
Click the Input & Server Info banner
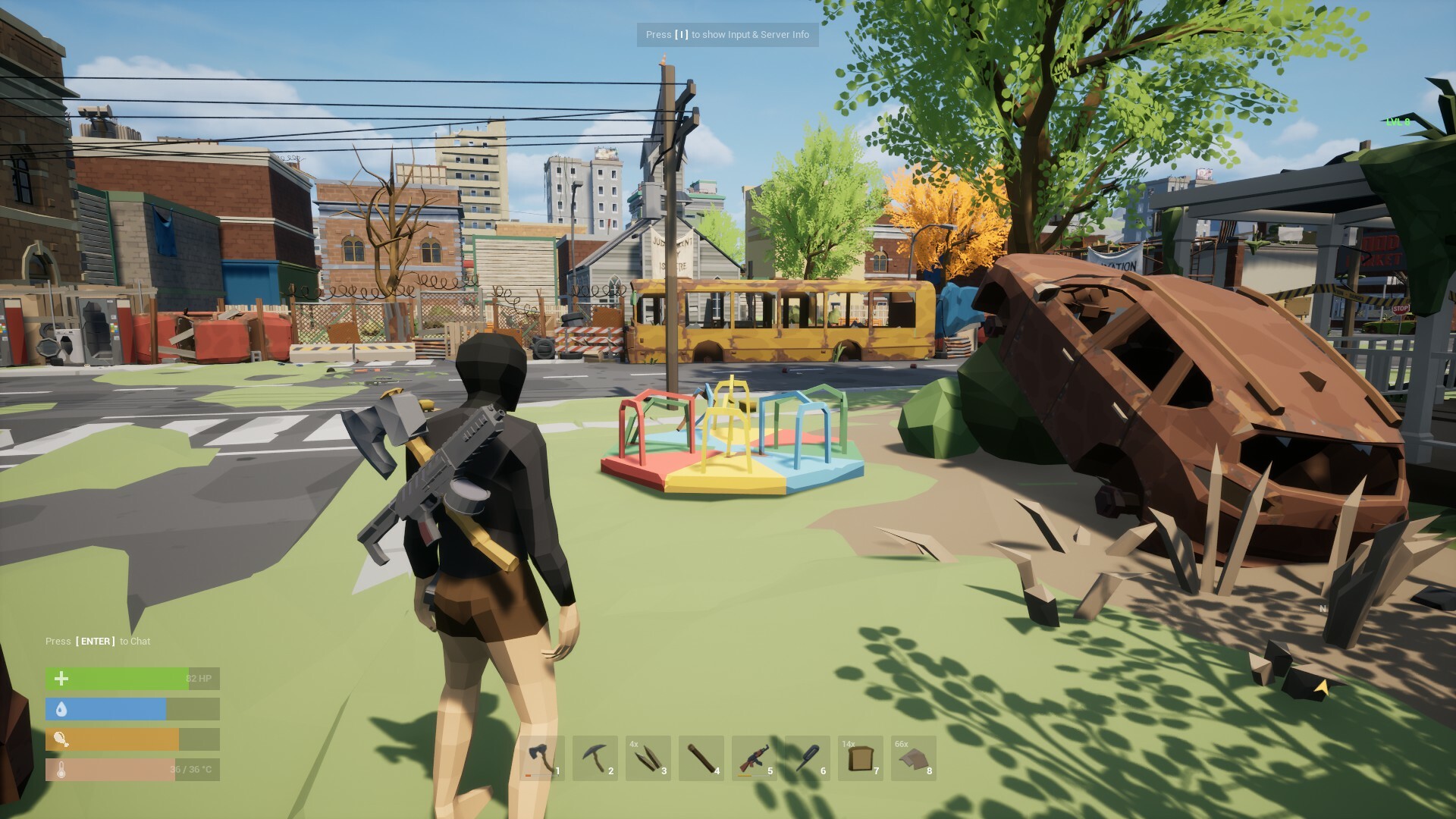pos(727,35)
